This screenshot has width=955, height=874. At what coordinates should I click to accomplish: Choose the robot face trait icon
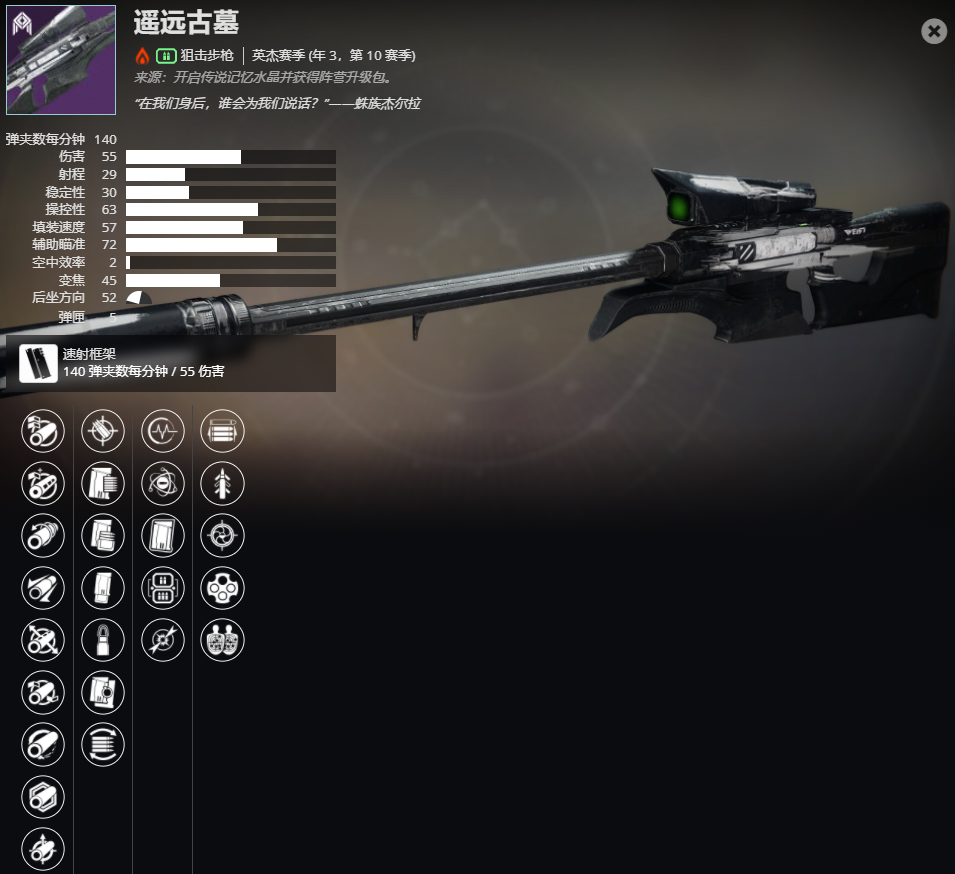163,588
